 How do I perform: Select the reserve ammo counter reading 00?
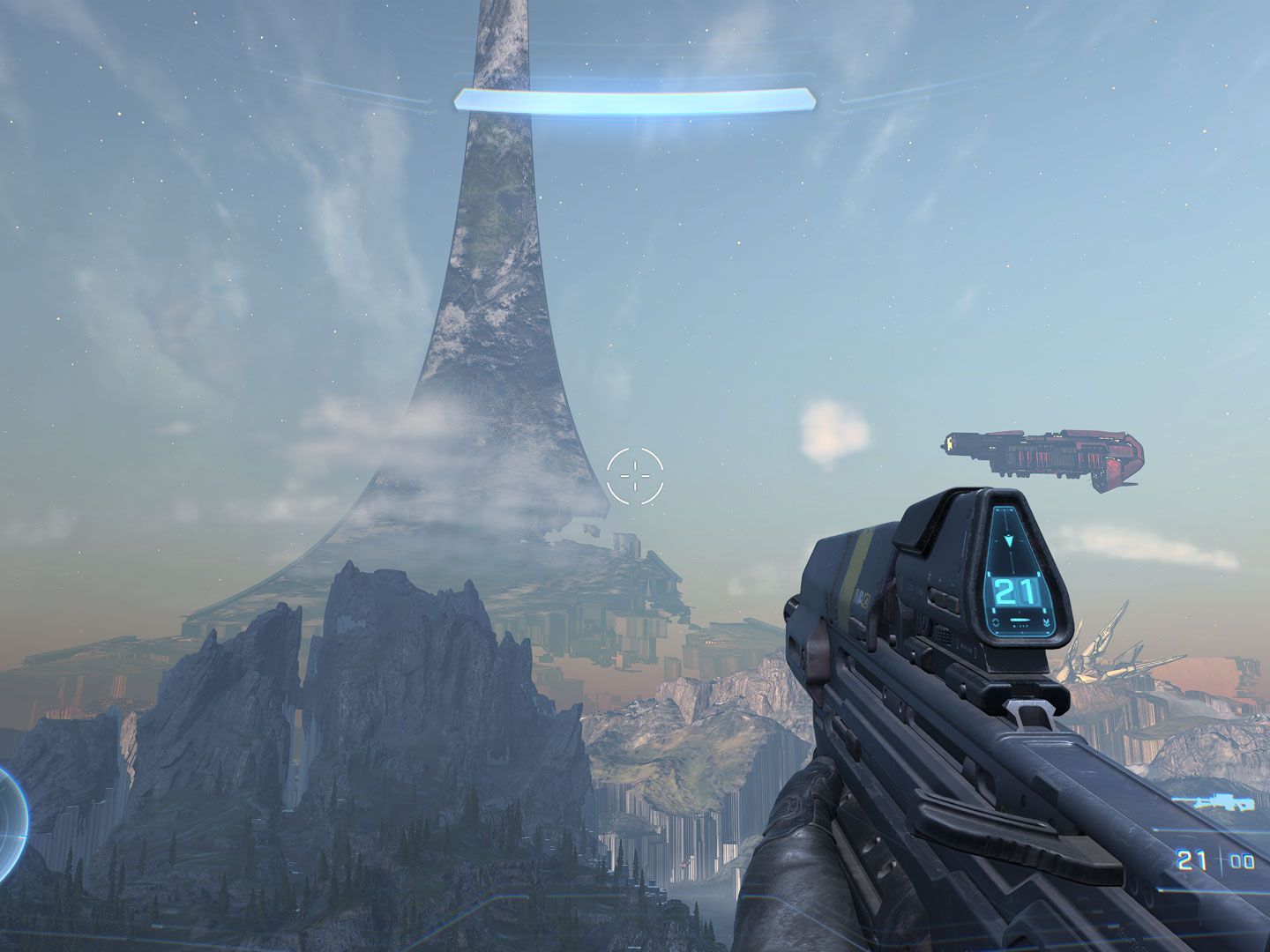click(1243, 861)
